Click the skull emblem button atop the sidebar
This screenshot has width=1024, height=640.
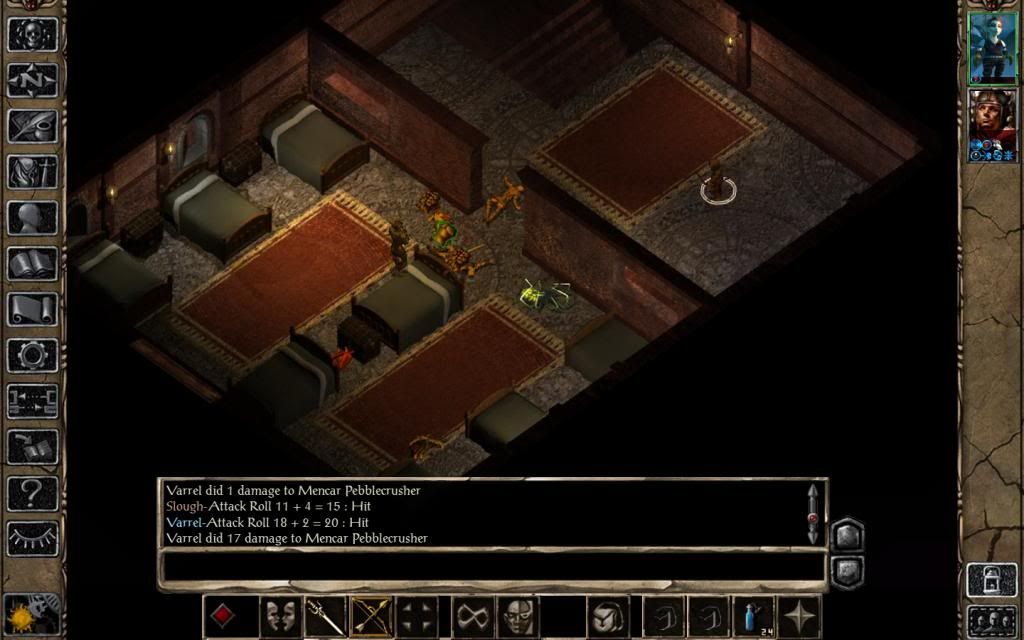click(x=32, y=32)
